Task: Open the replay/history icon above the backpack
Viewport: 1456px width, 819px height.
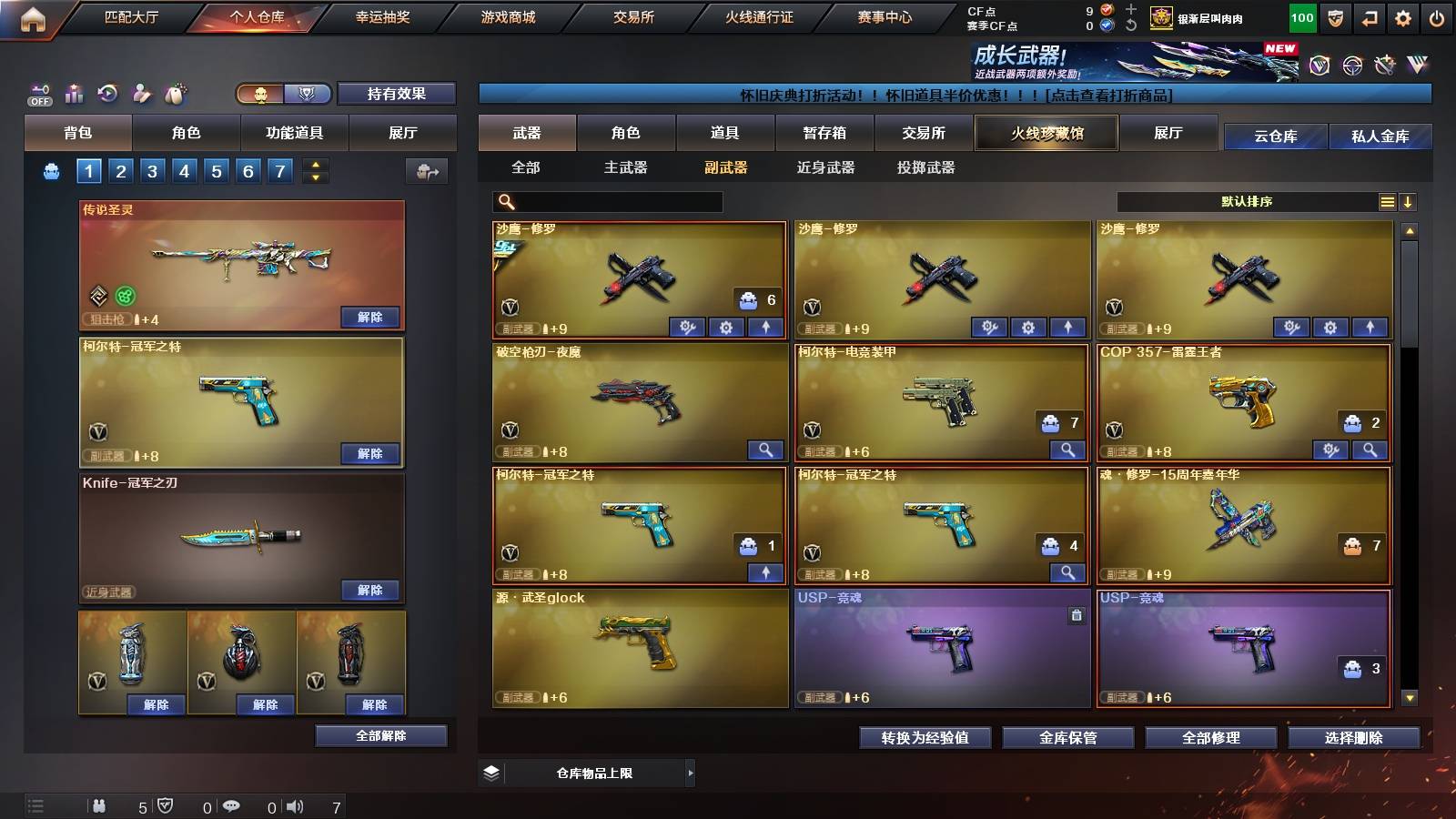Action: [107, 92]
